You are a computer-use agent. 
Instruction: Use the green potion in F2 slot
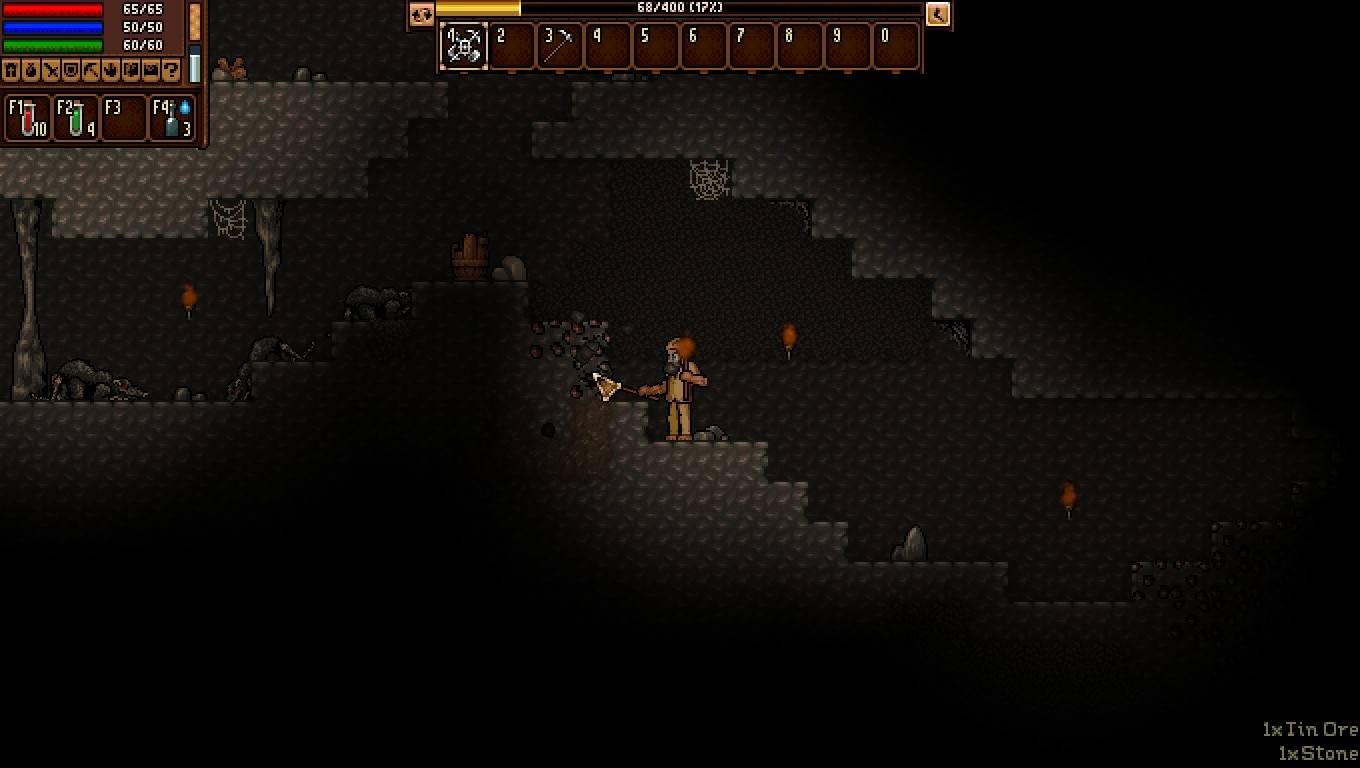point(76,118)
